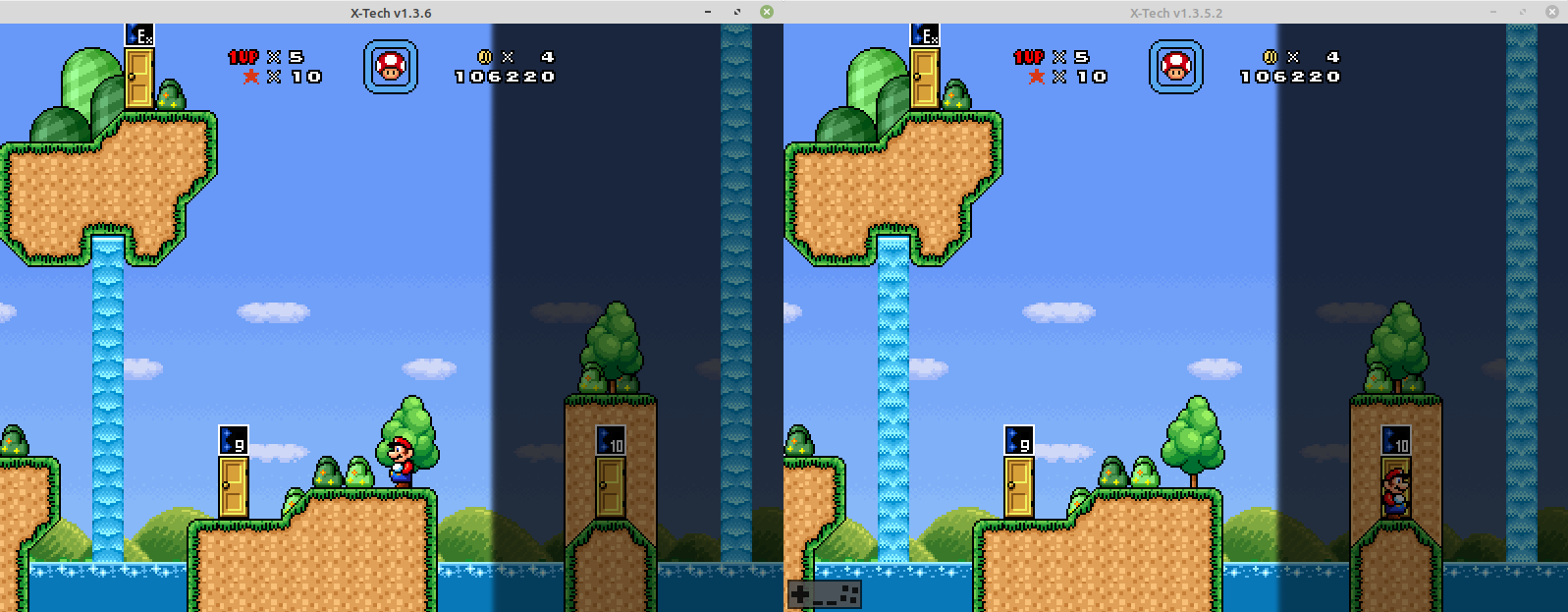Select the reserve mushroom box in X-Tech v1.3.6
This screenshot has height=612, width=1568.
[391, 67]
